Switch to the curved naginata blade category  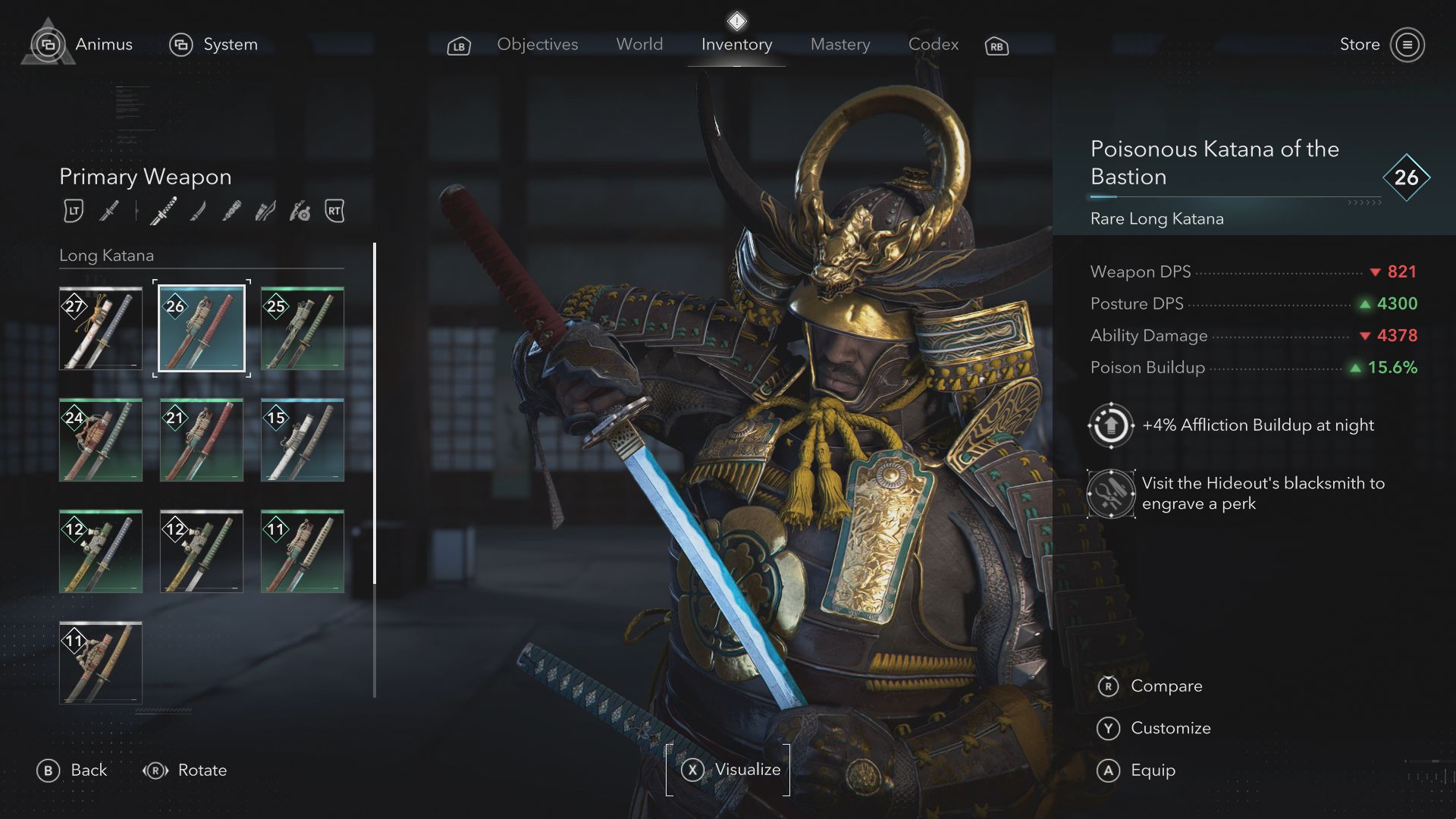click(198, 211)
